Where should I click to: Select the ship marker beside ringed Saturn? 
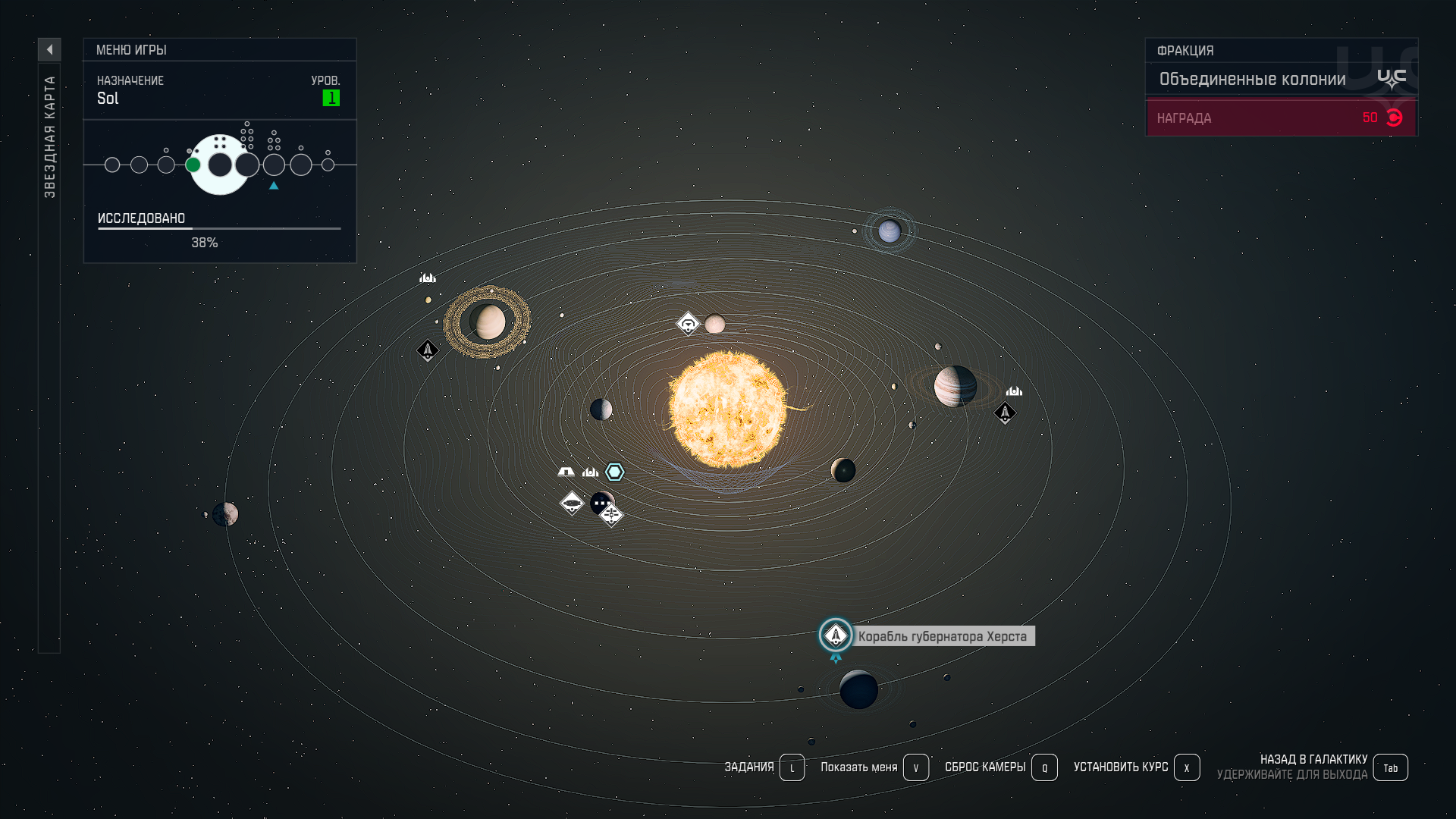(428, 350)
